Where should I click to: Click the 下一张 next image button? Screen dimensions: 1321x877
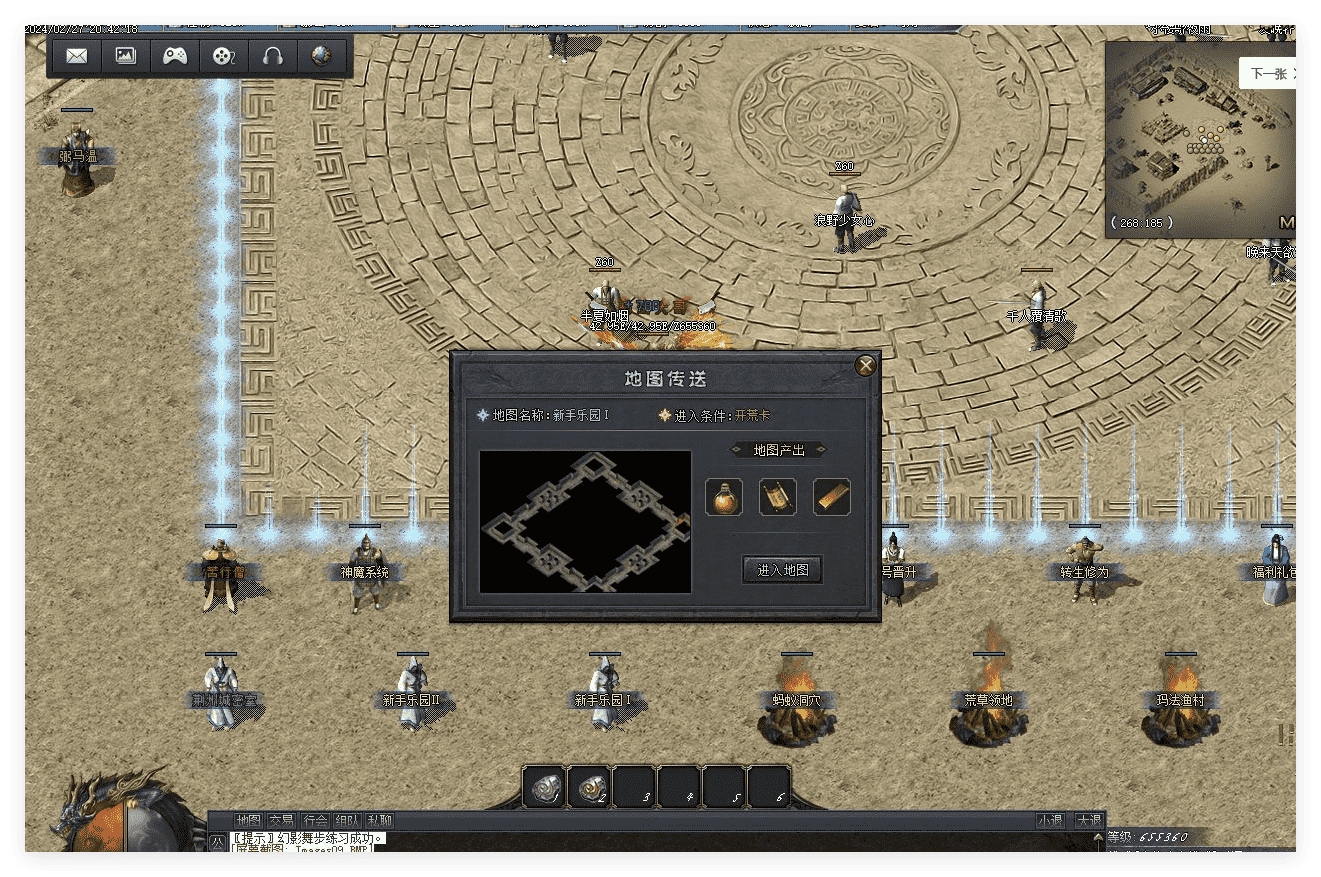click(1266, 73)
